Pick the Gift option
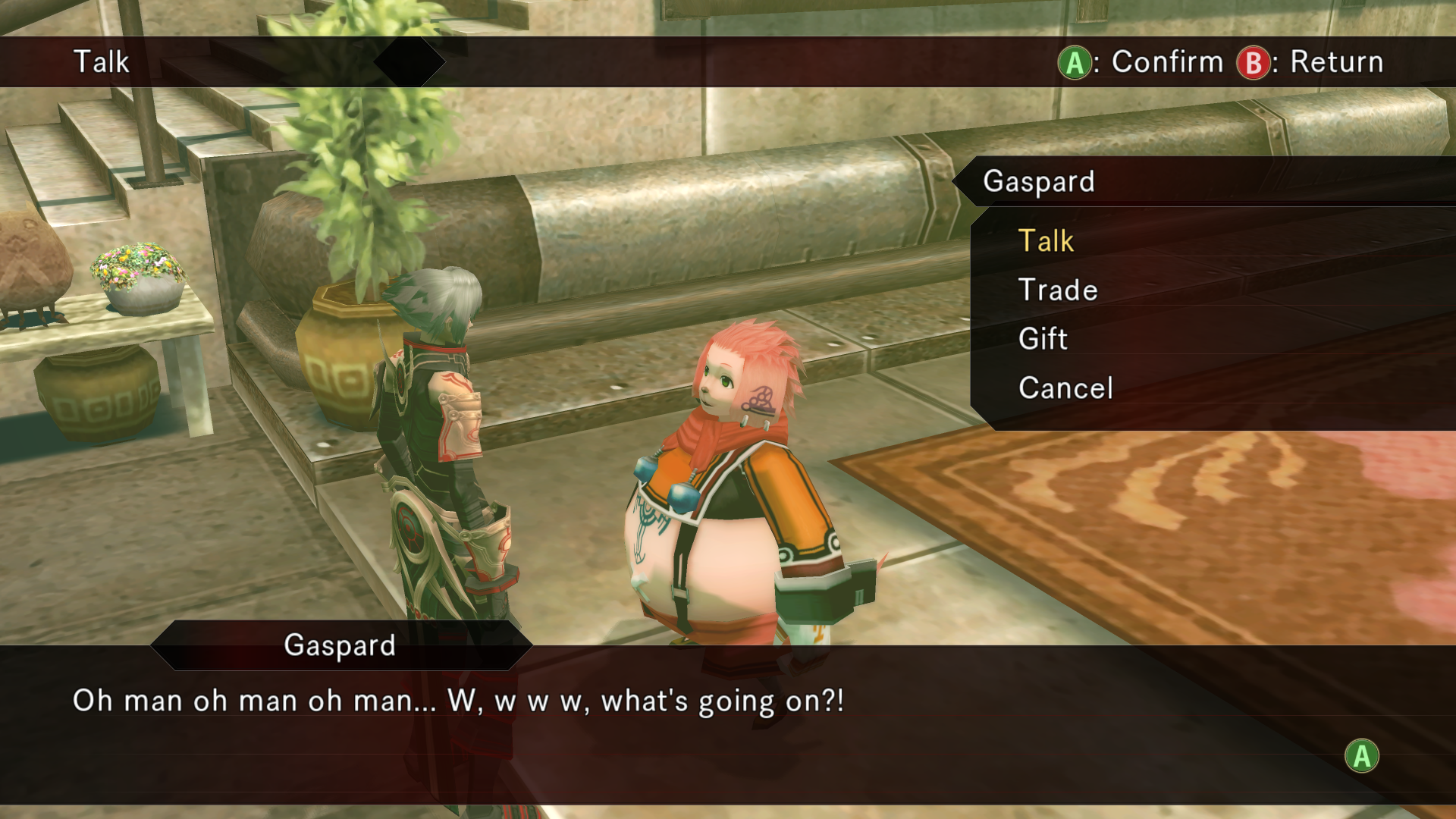1456x819 pixels. pyautogui.click(x=1043, y=339)
